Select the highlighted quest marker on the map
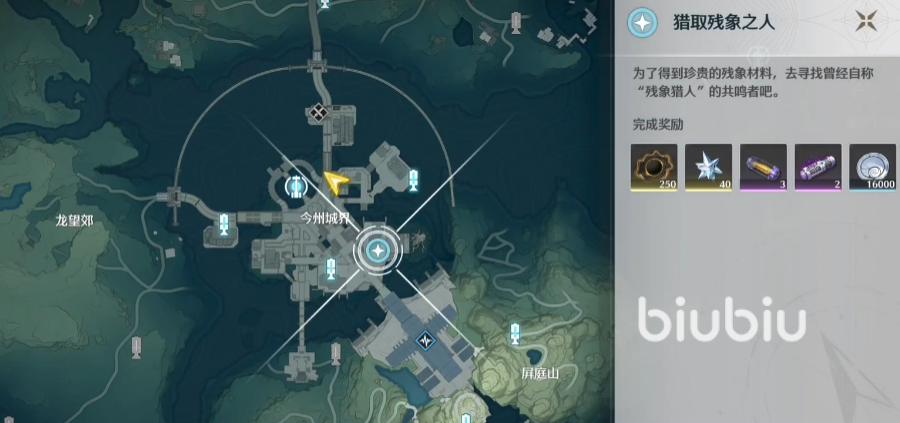This screenshot has width=900, height=423. pos(377,250)
